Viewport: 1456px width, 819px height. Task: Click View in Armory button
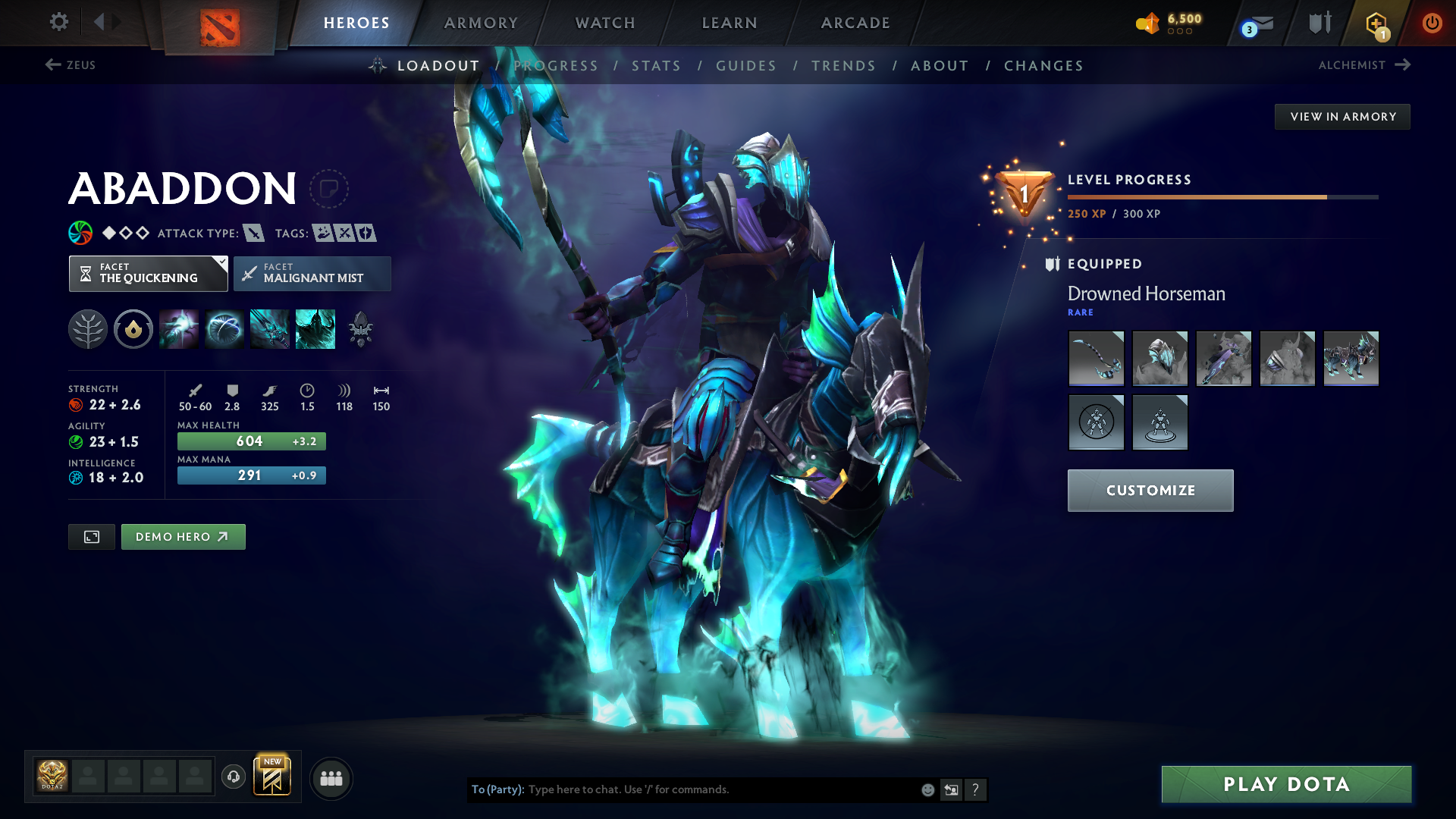pyautogui.click(x=1342, y=117)
